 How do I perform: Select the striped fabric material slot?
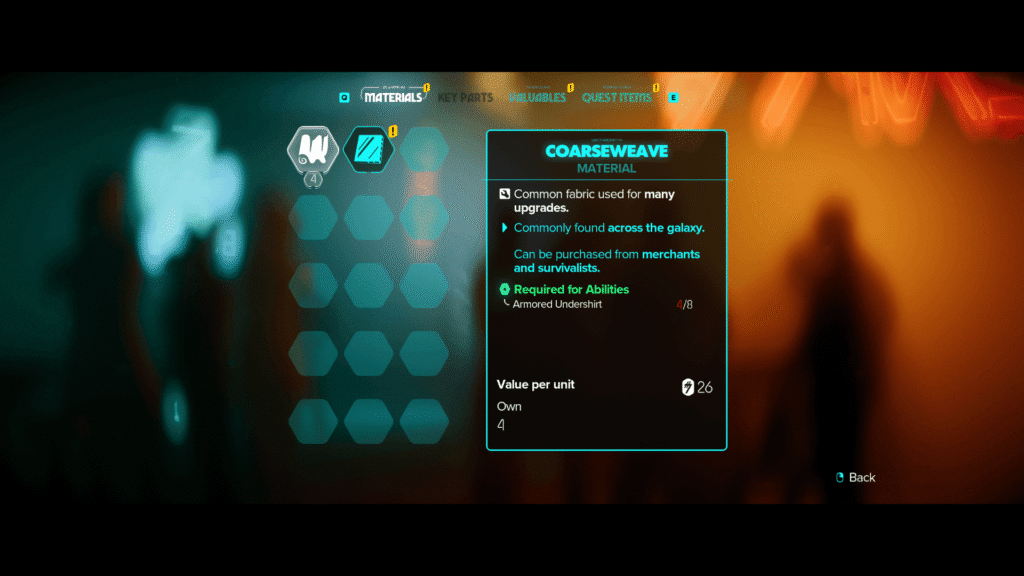(368, 150)
